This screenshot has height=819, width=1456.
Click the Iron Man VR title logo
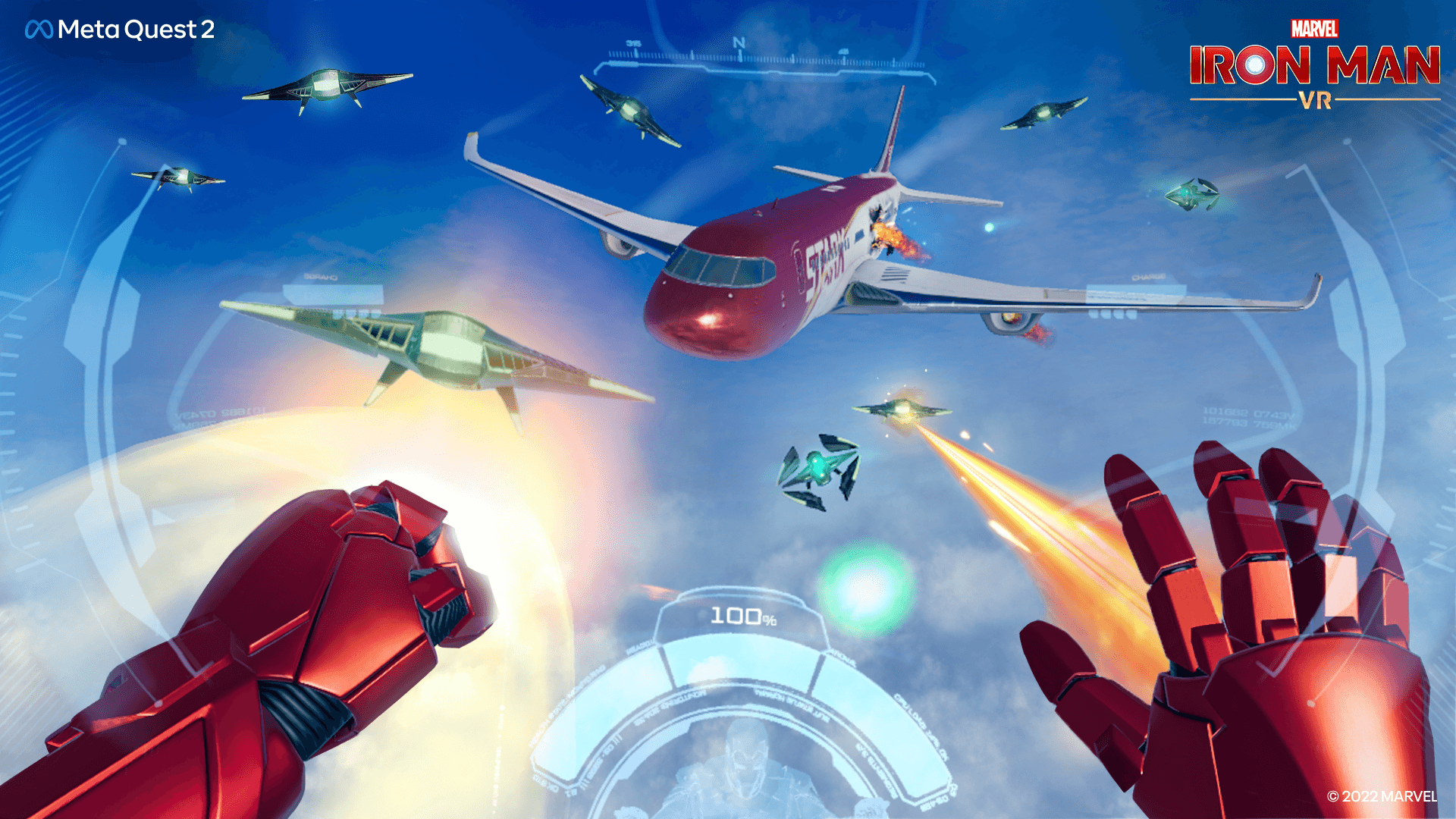click(x=1316, y=68)
